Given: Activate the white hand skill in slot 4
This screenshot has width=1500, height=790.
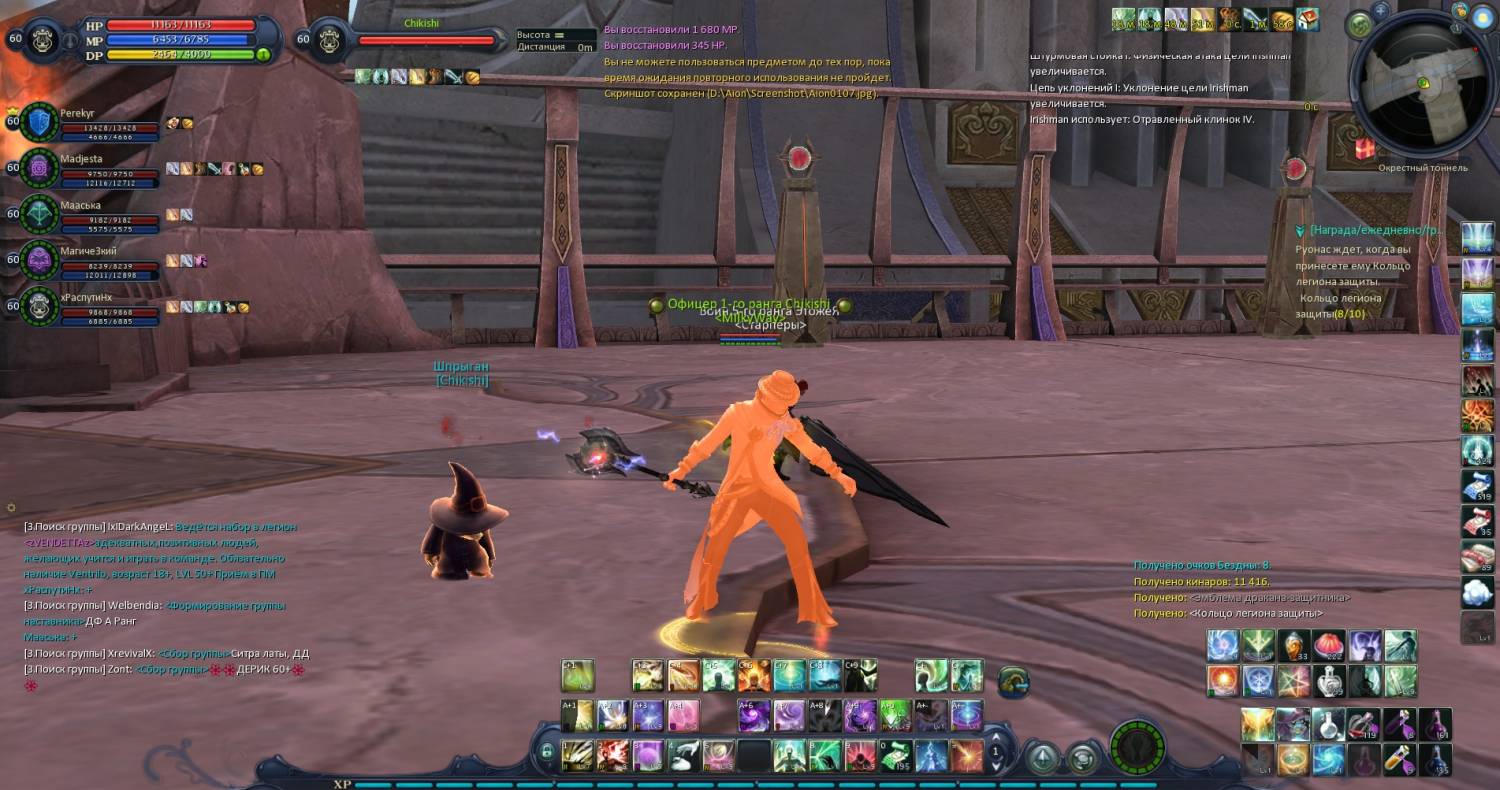Looking at the screenshot, I should click(x=683, y=755).
